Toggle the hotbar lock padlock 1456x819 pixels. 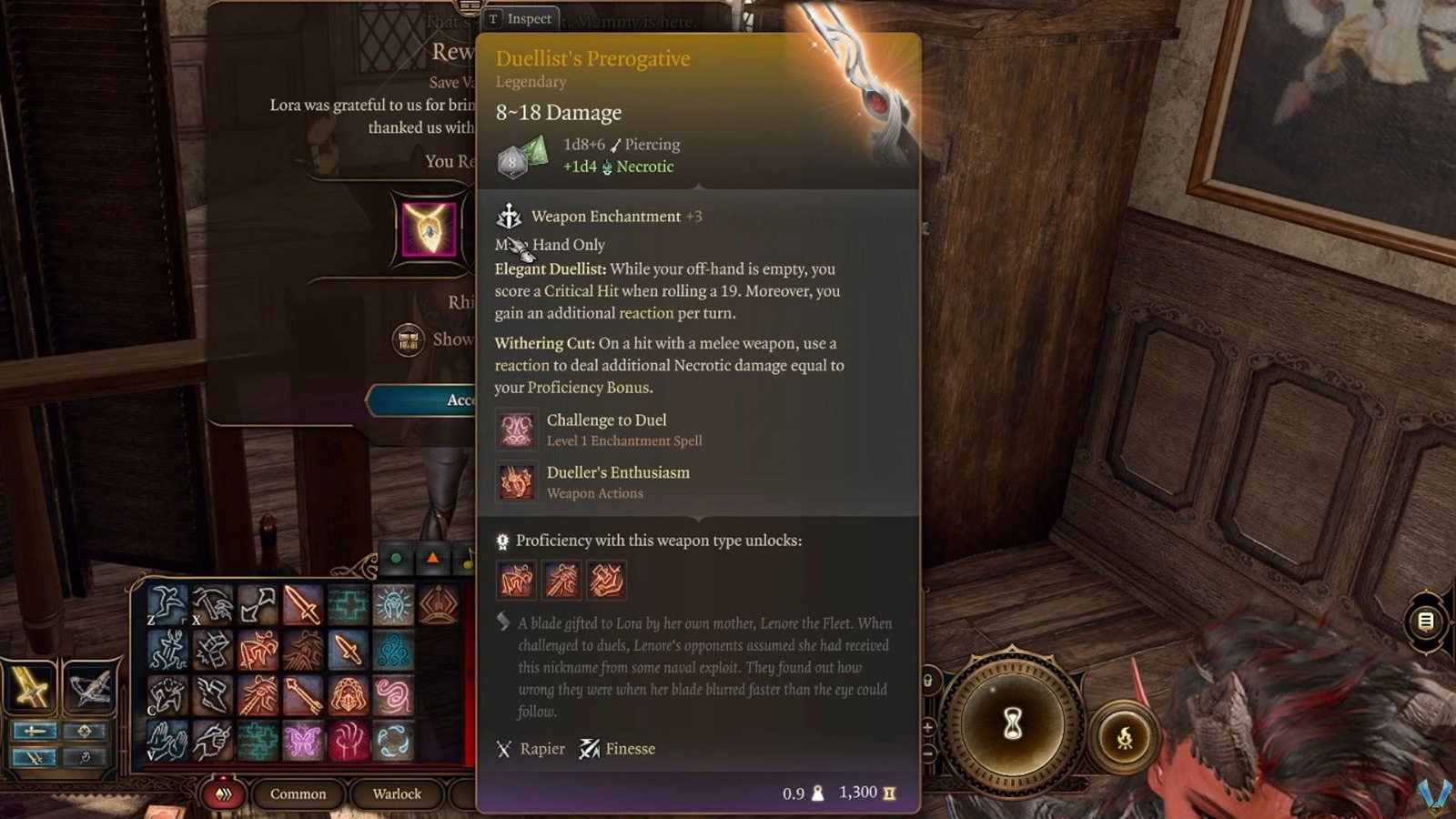(x=927, y=681)
